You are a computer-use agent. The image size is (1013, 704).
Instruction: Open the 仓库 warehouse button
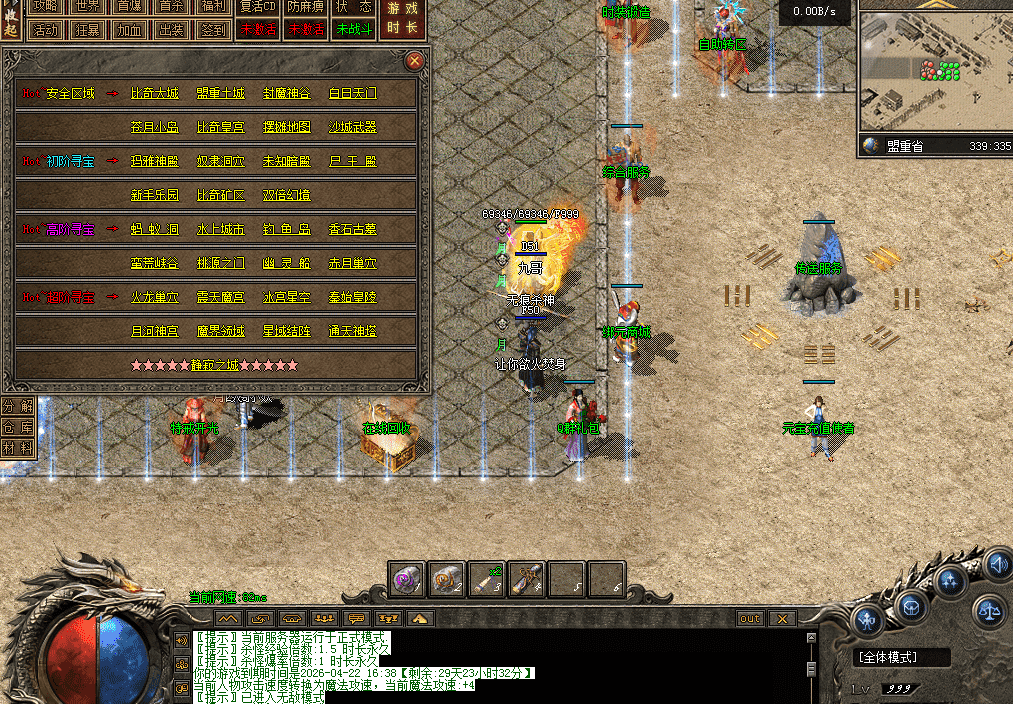coord(16,427)
